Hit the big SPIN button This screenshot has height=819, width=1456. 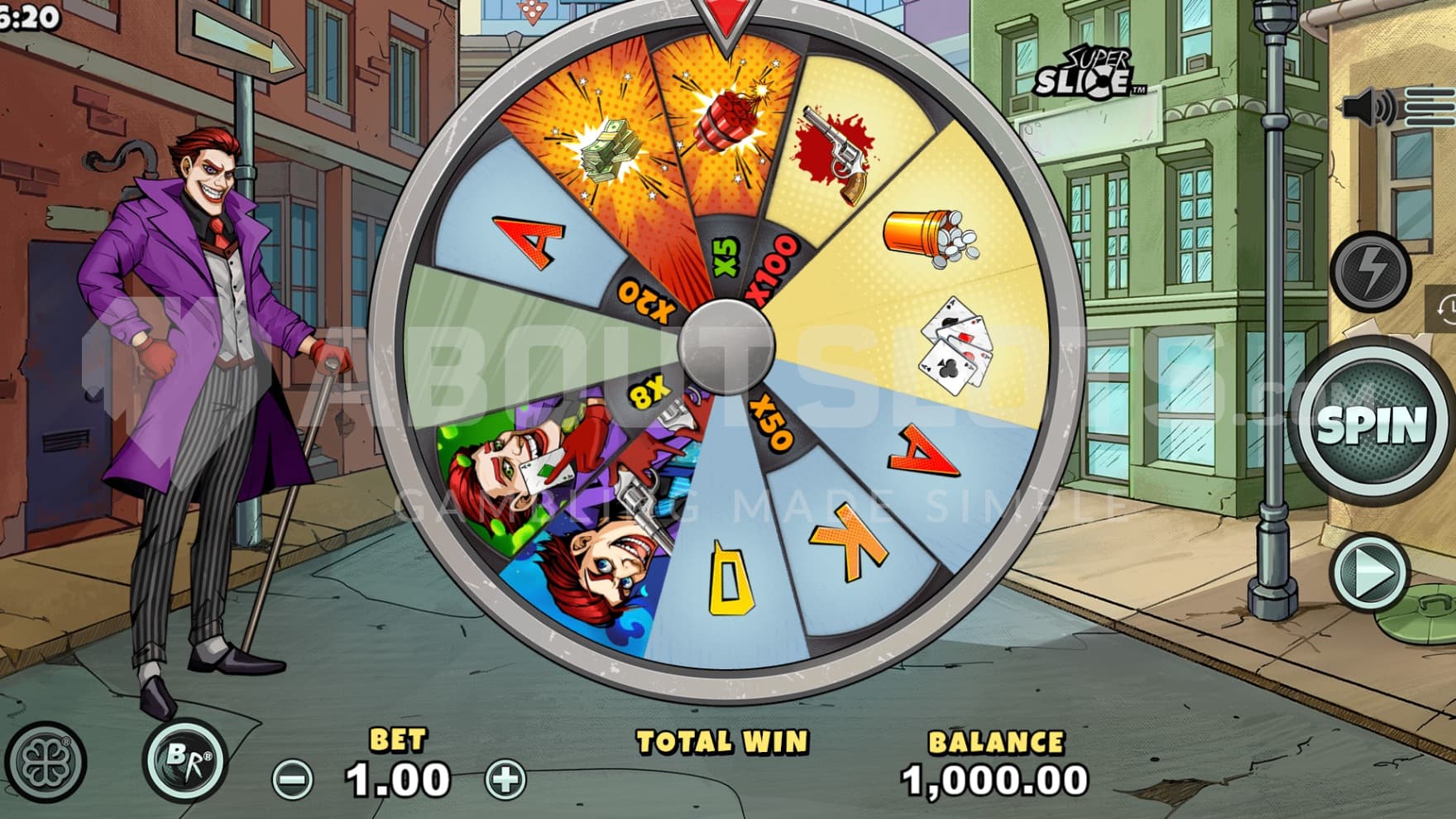pos(1371,424)
